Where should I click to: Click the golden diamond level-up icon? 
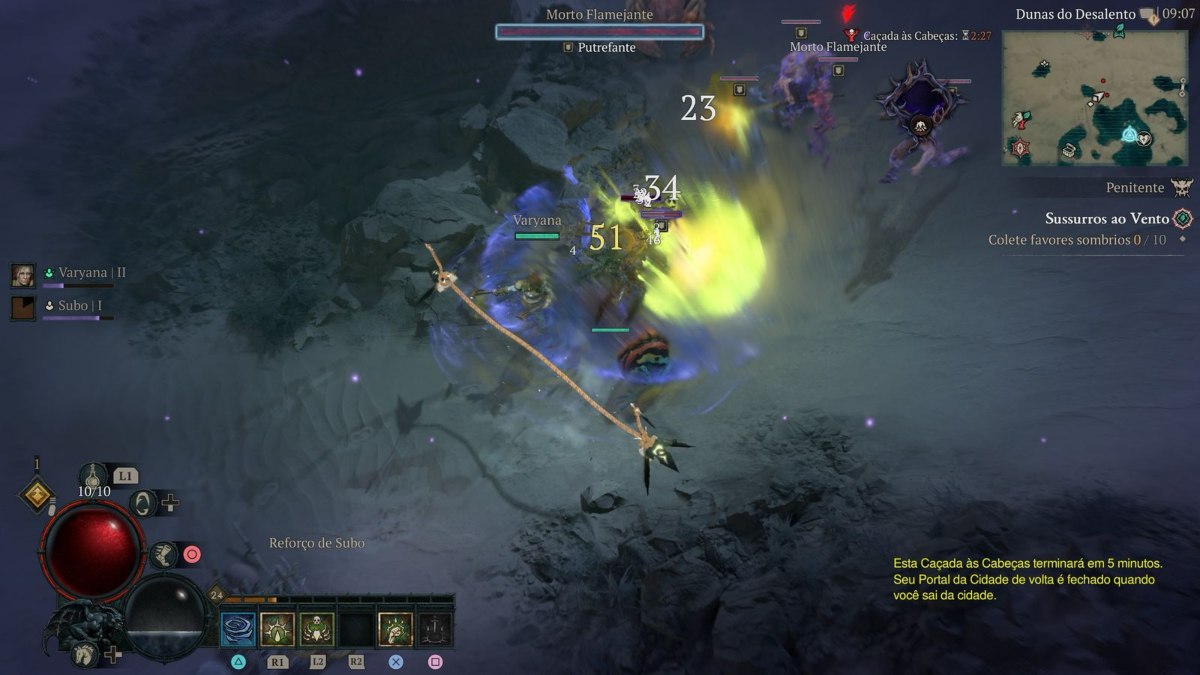coord(37,495)
